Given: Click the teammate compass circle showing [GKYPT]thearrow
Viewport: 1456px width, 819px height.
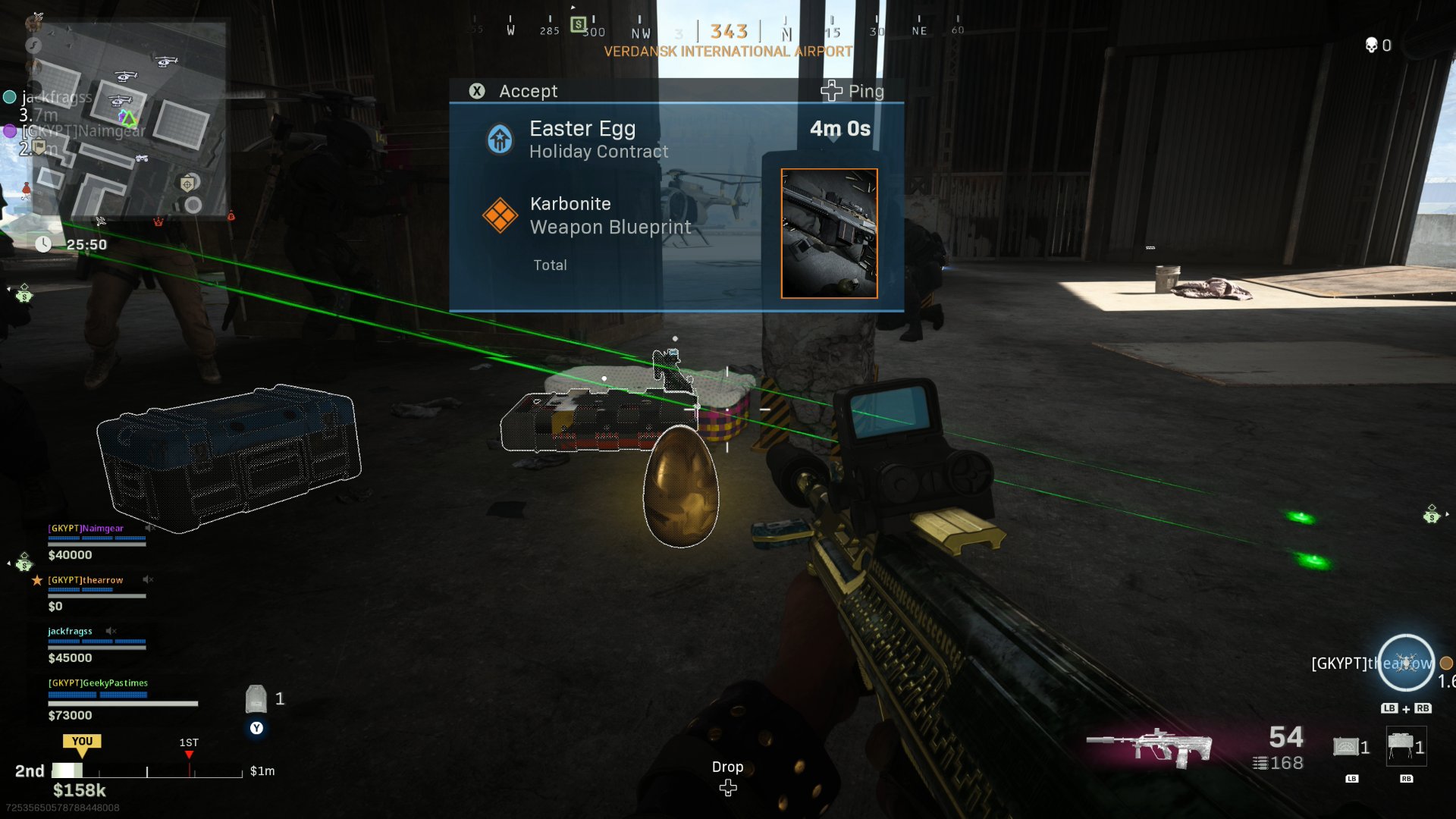Looking at the screenshot, I should coord(1405,663).
